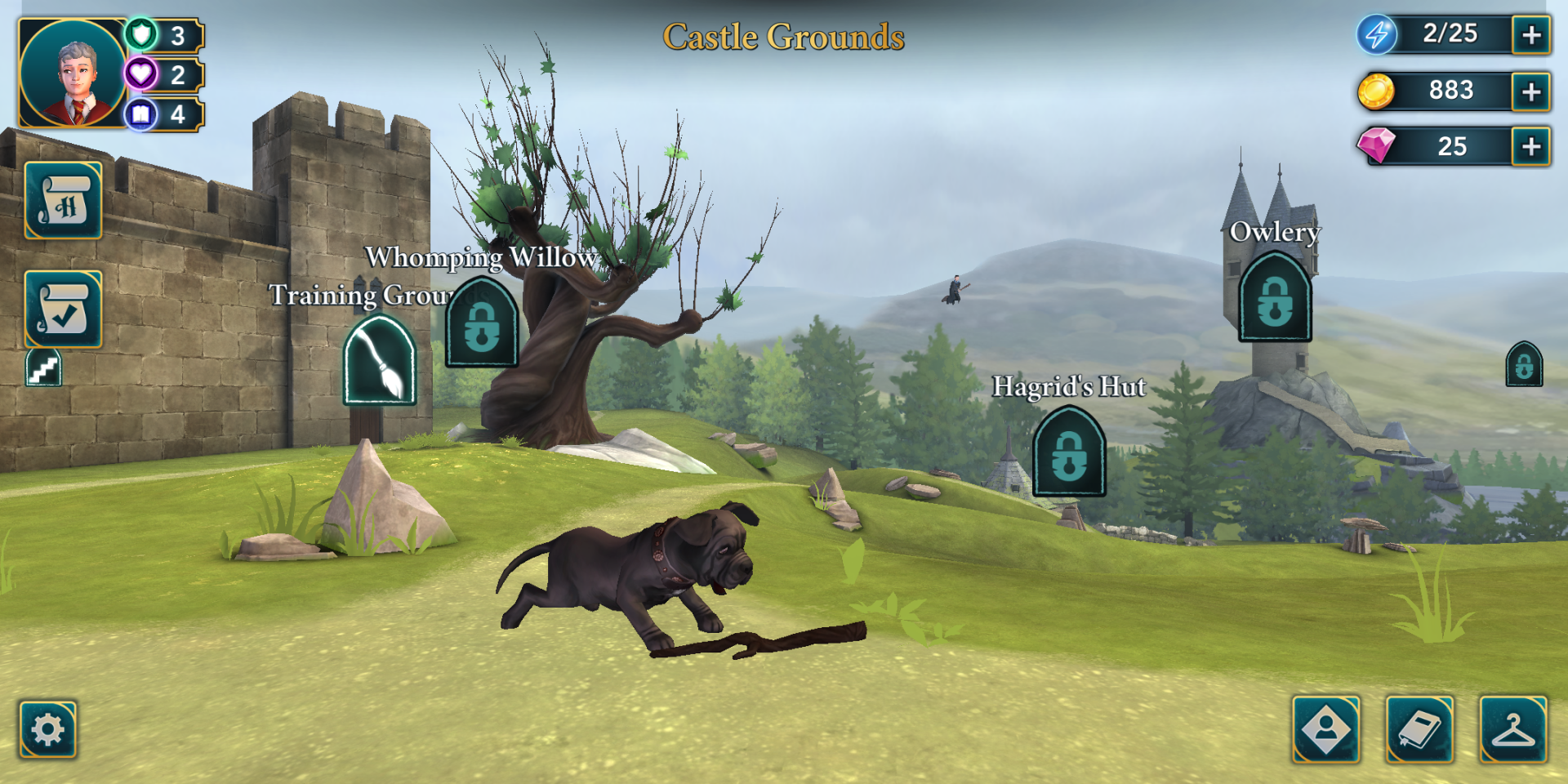This screenshot has height=784, width=1568.
Task: Select the locked Hagrid's Hut marker
Action: click(1069, 453)
